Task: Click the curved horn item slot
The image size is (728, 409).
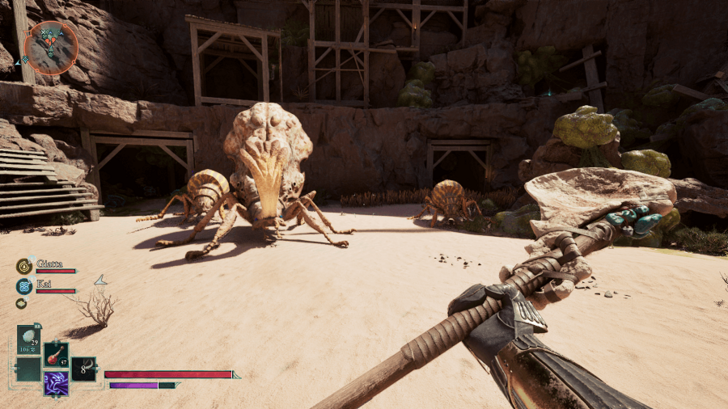Action: [85, 368]
